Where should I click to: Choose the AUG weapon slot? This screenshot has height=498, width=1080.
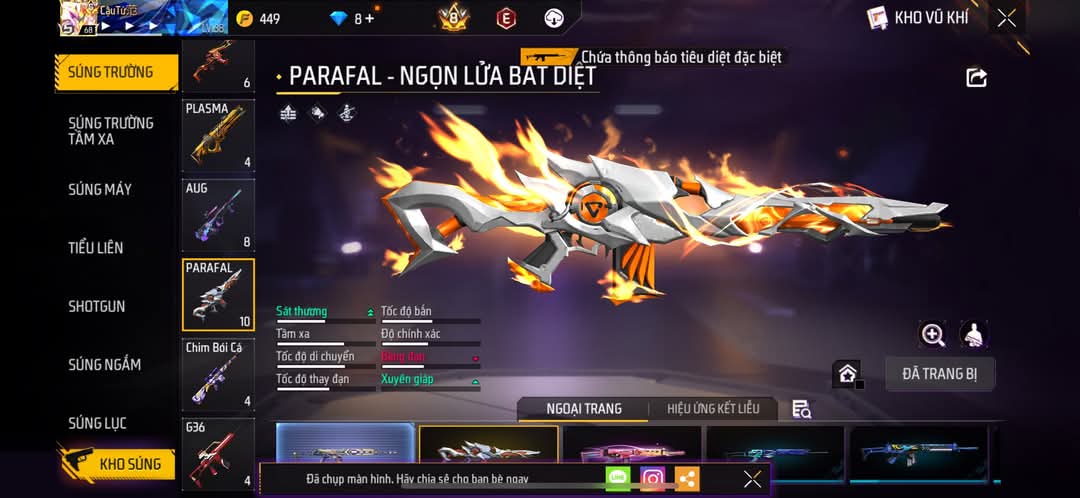[218, 214]
